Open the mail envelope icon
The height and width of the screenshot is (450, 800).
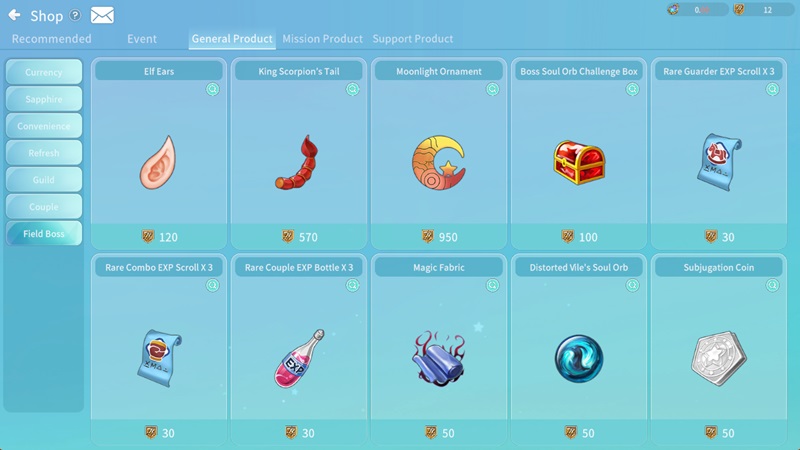(x=102, y=16)
